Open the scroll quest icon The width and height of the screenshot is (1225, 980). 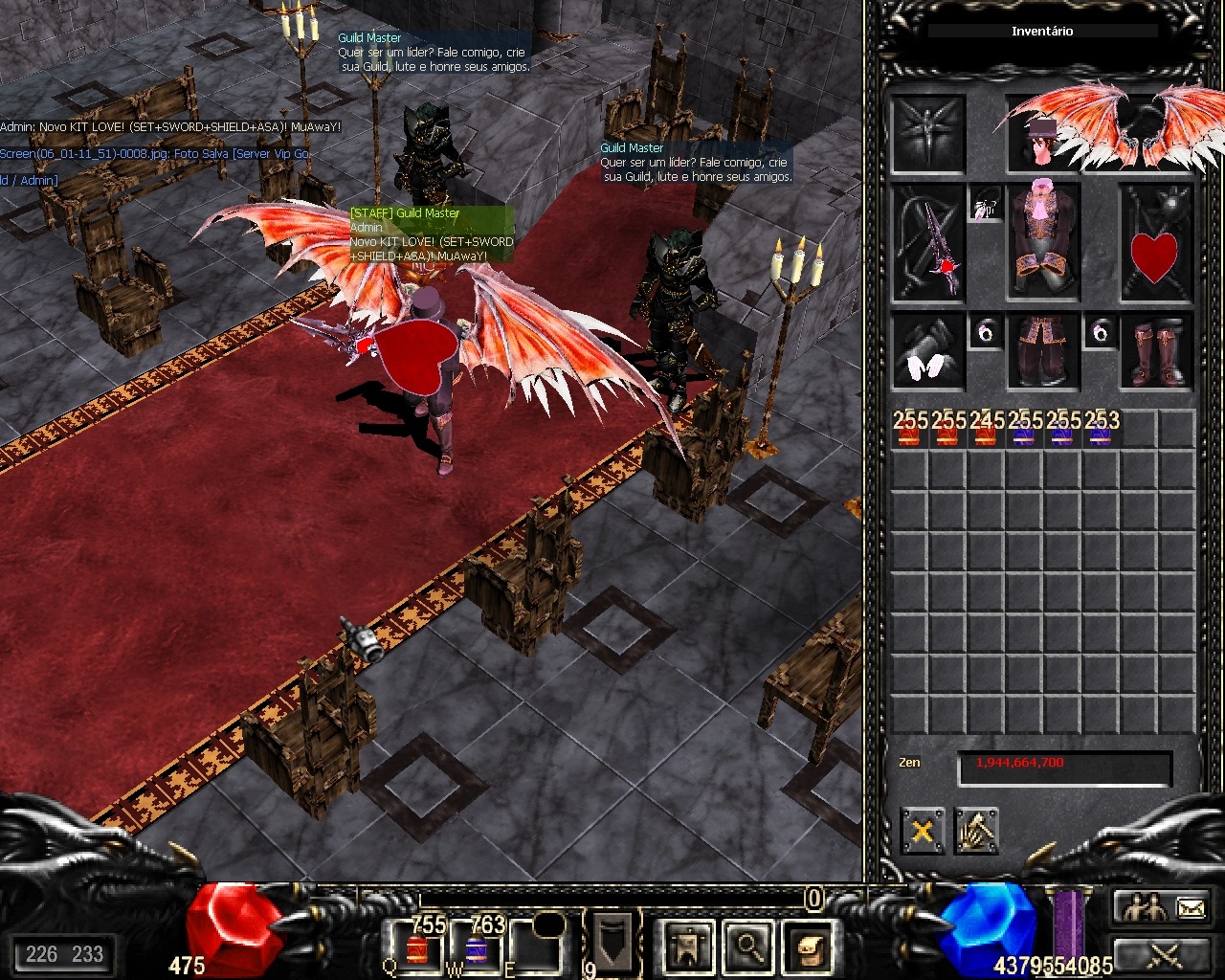click(x=809, y=947)
